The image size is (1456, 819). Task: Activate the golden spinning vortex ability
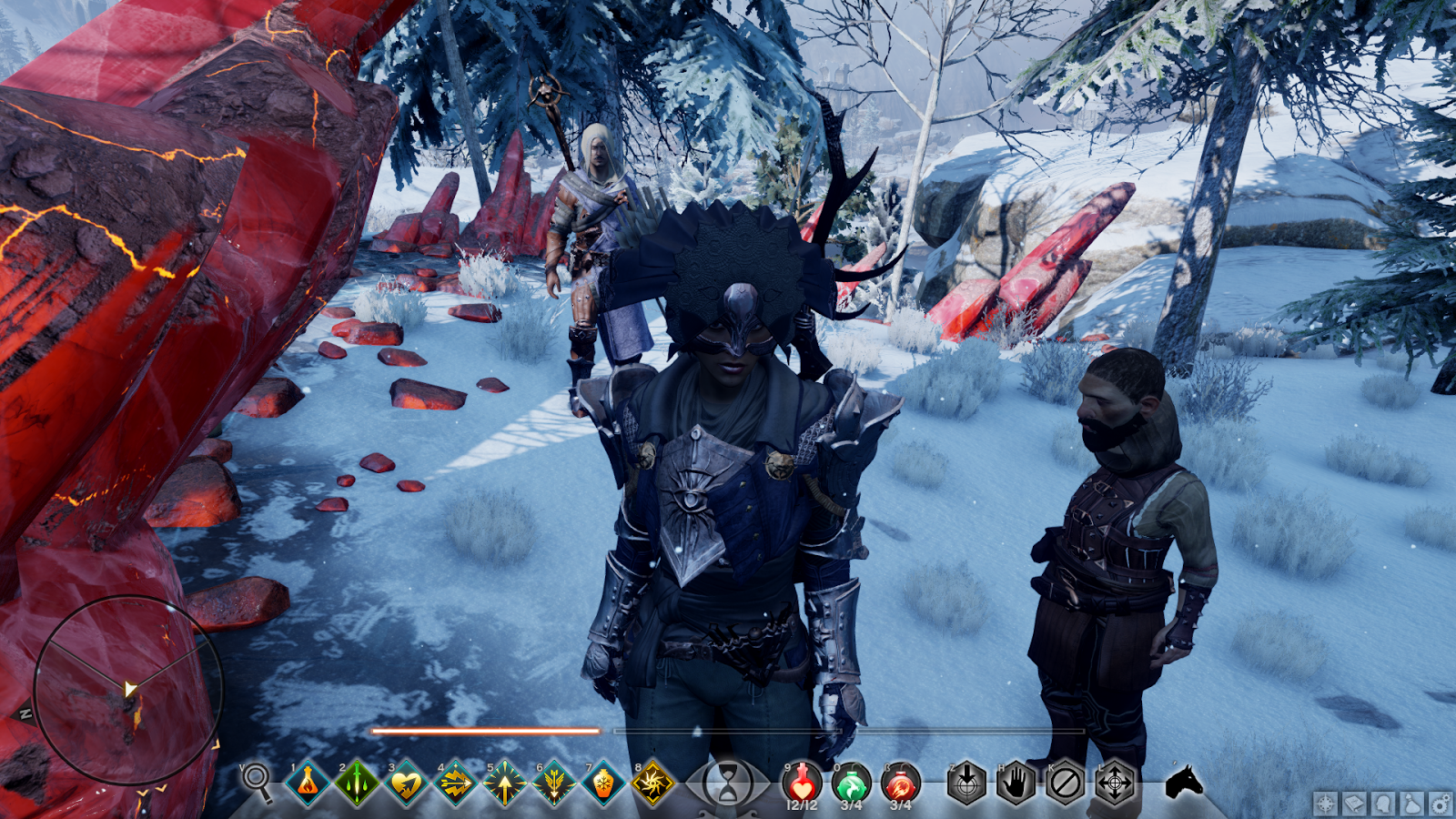point(652,783)
